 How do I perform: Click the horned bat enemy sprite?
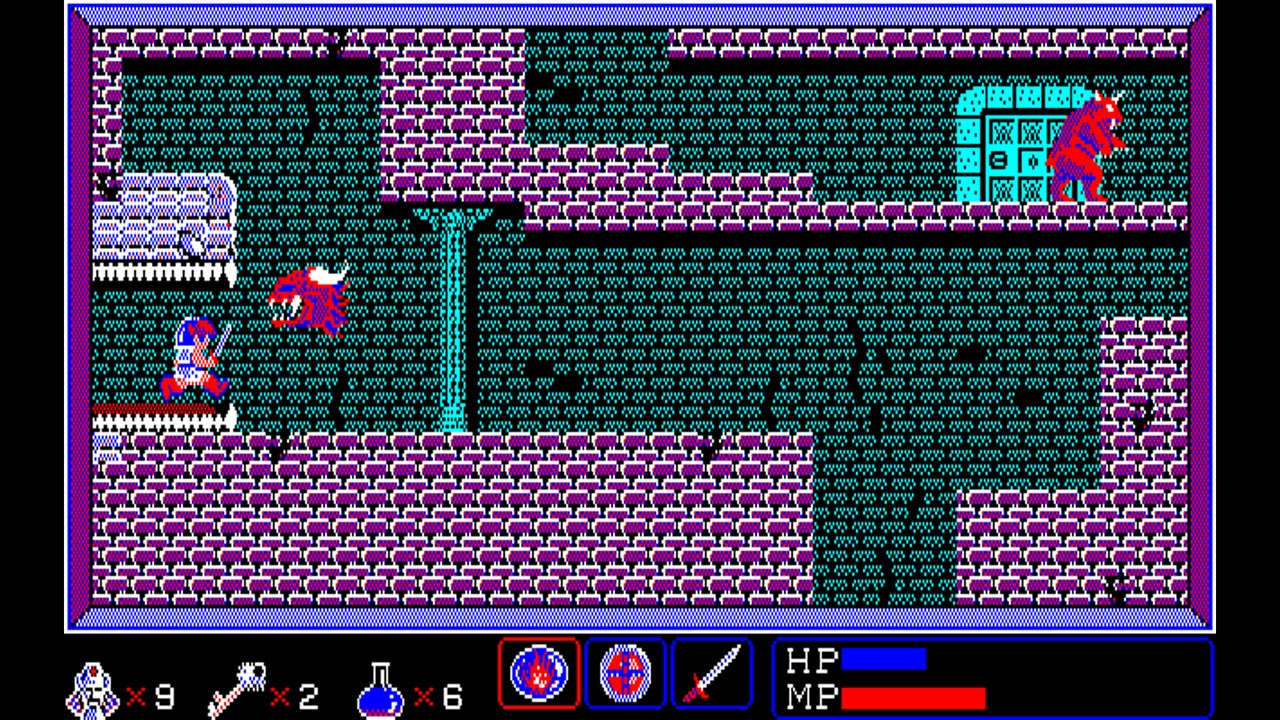(x=310, y=298)
